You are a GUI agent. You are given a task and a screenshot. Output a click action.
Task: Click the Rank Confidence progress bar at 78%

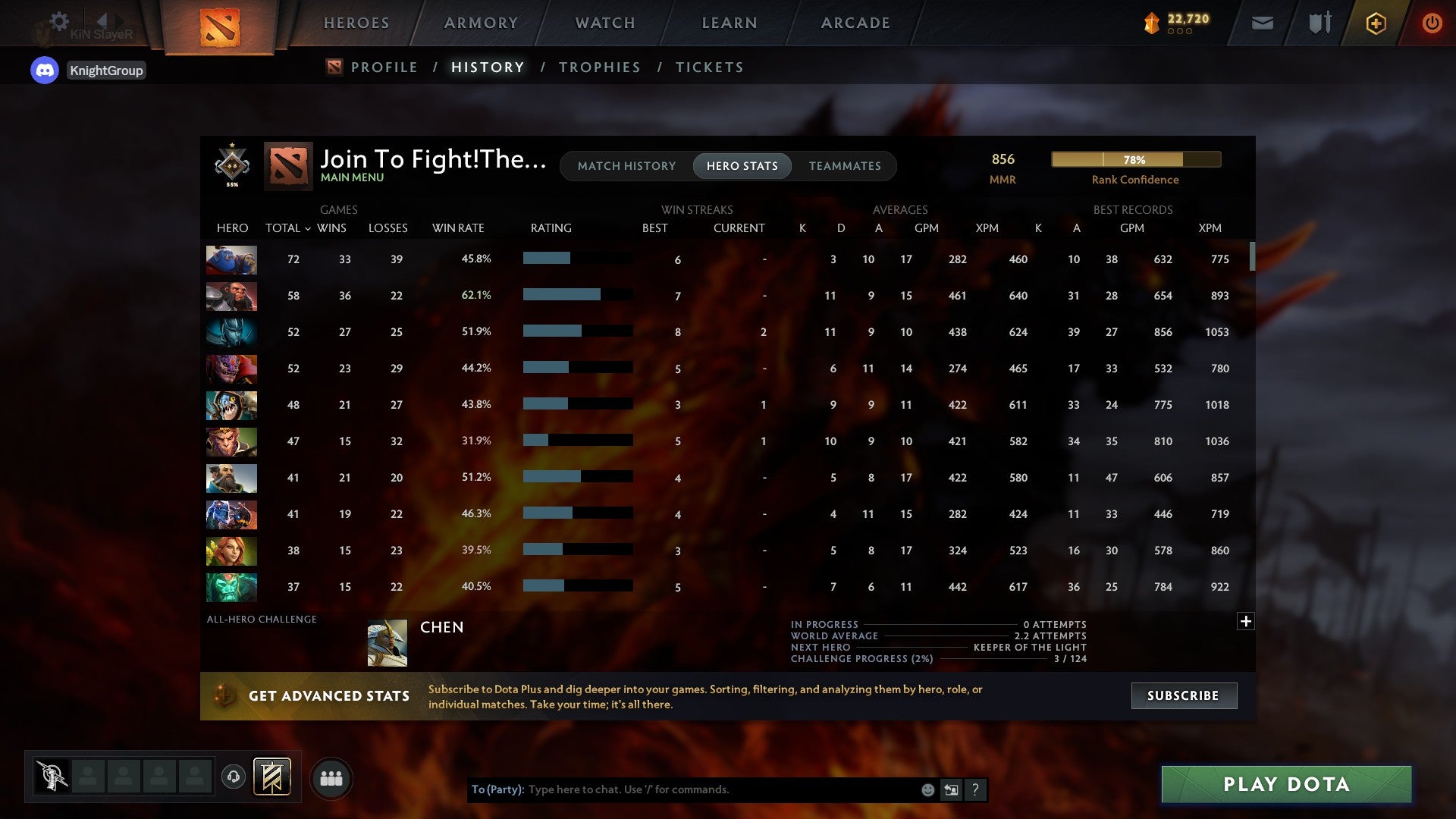tap(1135, 159)
